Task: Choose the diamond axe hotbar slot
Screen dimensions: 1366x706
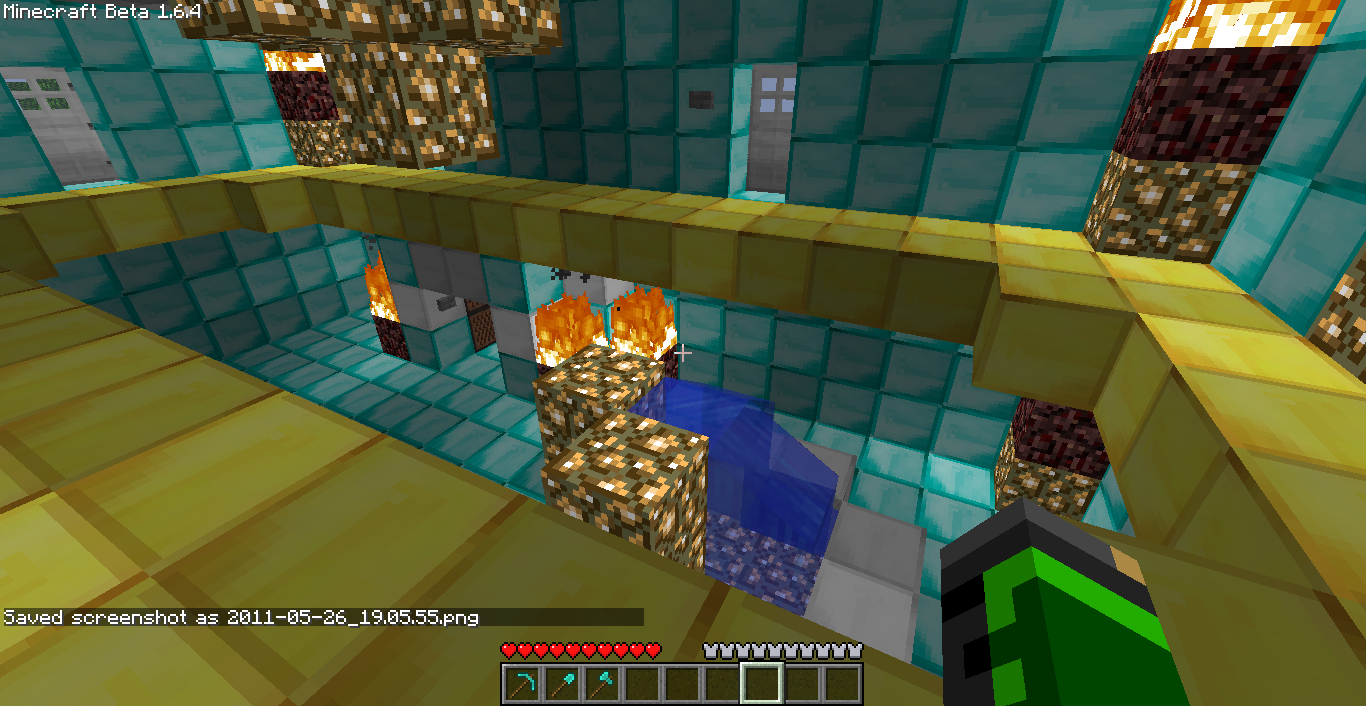Action: pos(601,684)
